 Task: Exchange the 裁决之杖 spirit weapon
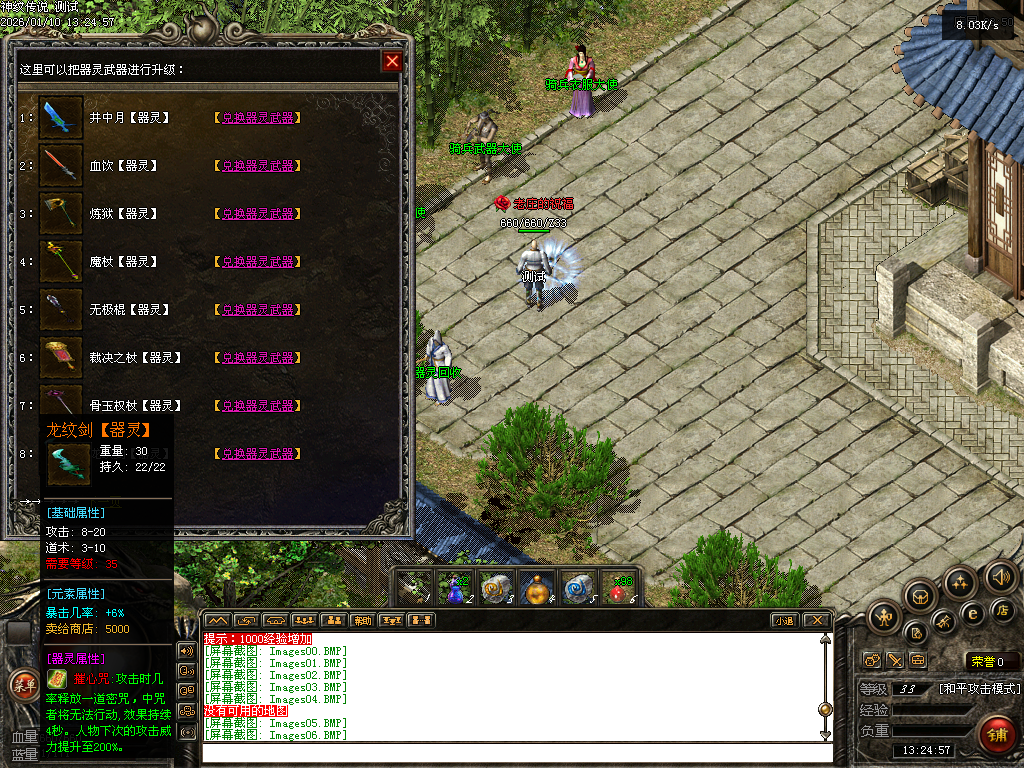[258, 358]
